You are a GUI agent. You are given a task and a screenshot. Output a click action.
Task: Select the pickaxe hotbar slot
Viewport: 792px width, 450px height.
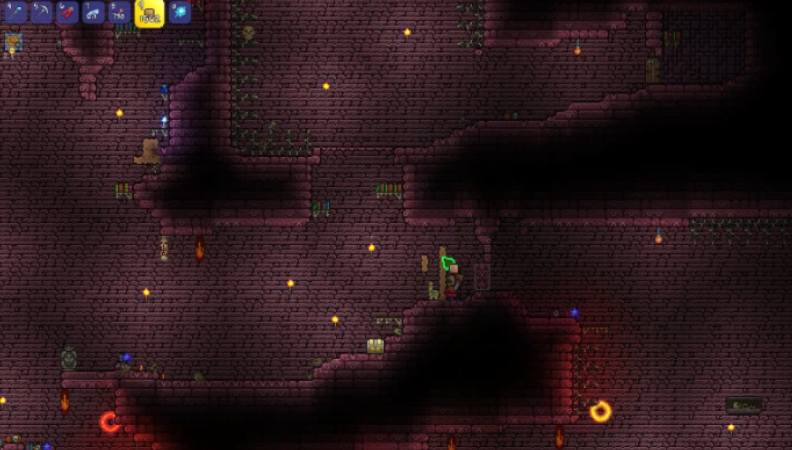pyautogui.click(x=41, y=11)
